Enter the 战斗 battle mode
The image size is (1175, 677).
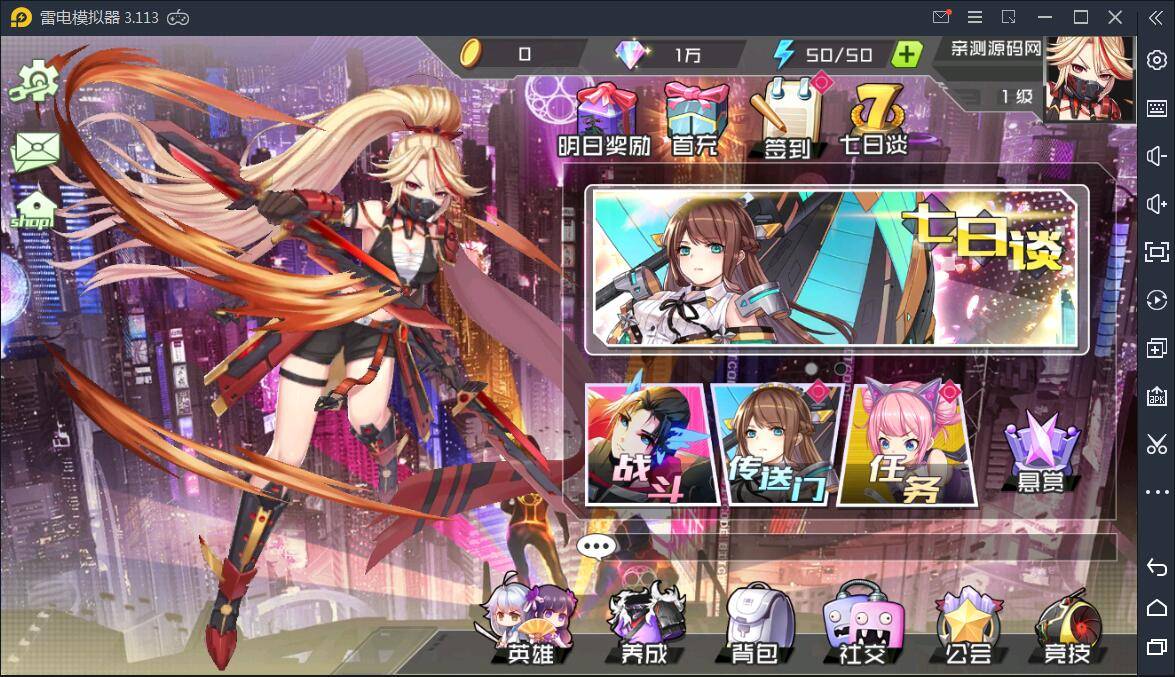coord(645,443)
